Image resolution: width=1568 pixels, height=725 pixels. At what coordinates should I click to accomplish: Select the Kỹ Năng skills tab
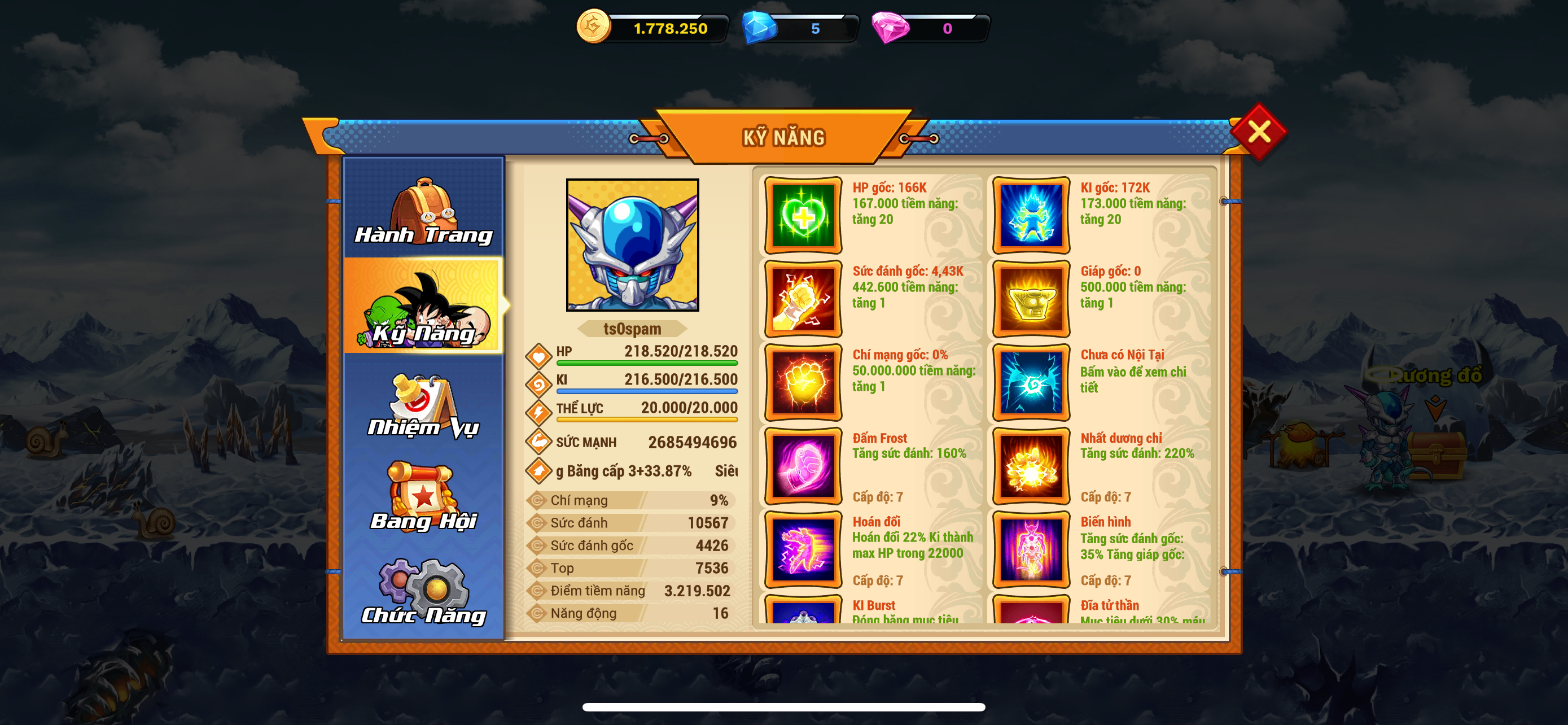(424, 306)
